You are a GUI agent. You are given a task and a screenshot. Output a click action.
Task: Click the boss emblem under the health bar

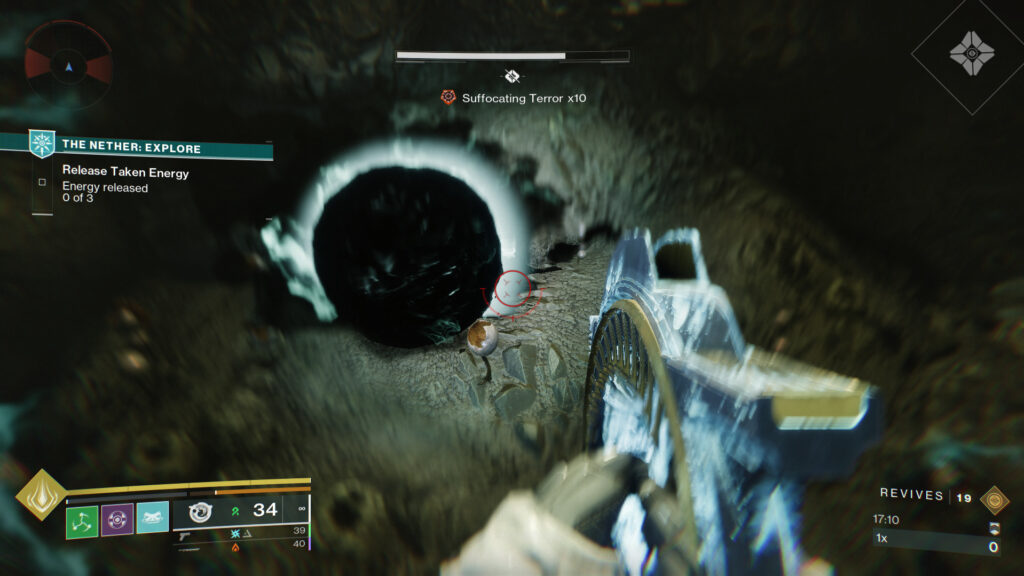tap(512, 75)
